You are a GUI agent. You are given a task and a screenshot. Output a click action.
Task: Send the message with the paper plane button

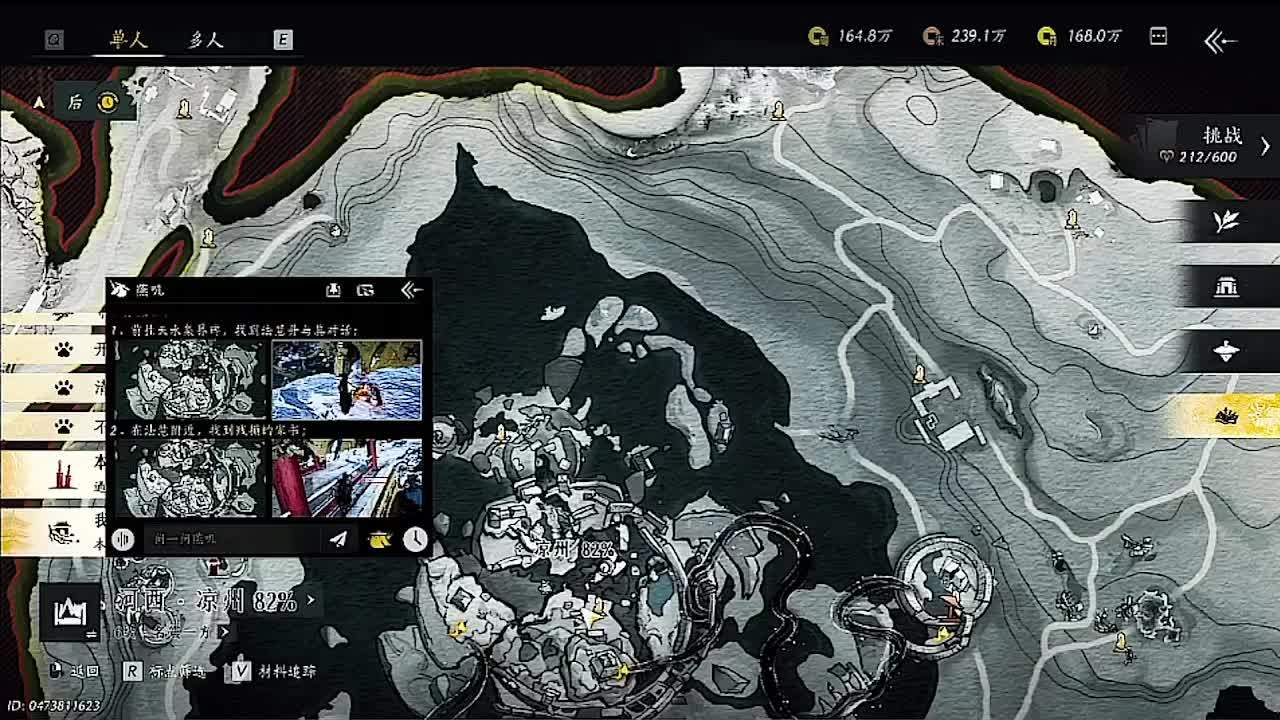click(x=339, y=539)
